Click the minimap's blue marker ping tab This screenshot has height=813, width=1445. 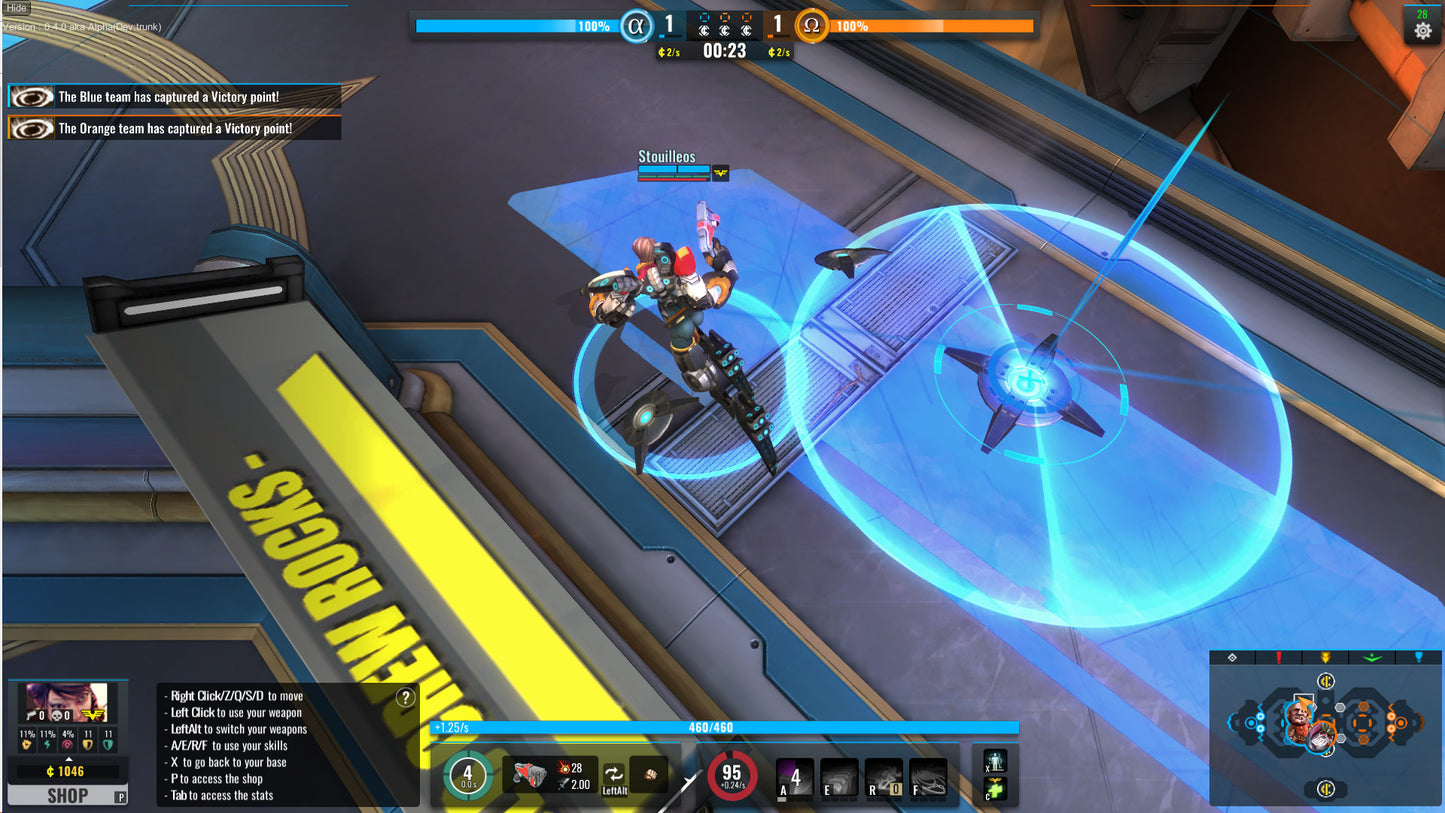(x=1417, y=658)
